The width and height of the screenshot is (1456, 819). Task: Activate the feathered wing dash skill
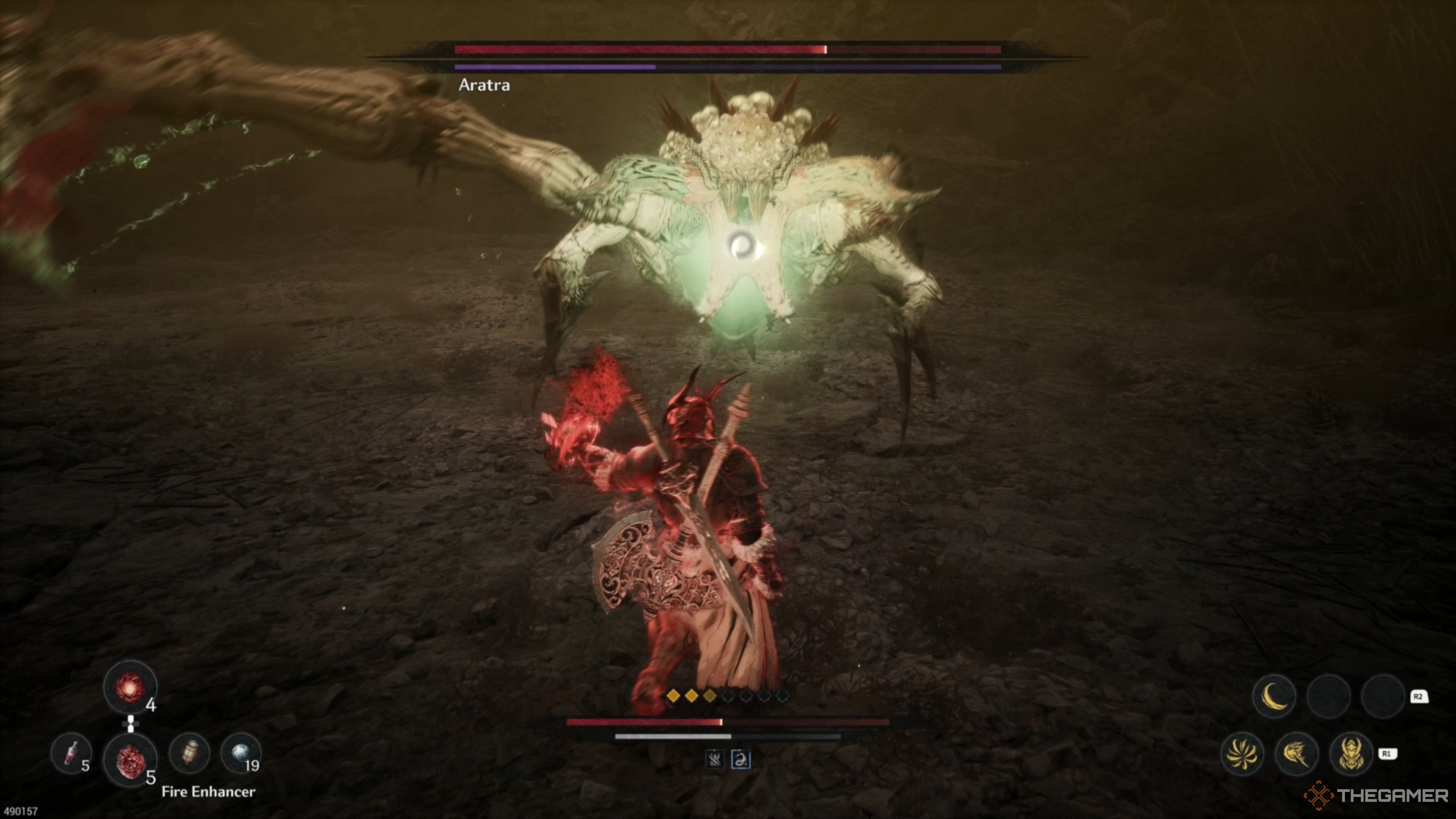[x=1297, y=753]
